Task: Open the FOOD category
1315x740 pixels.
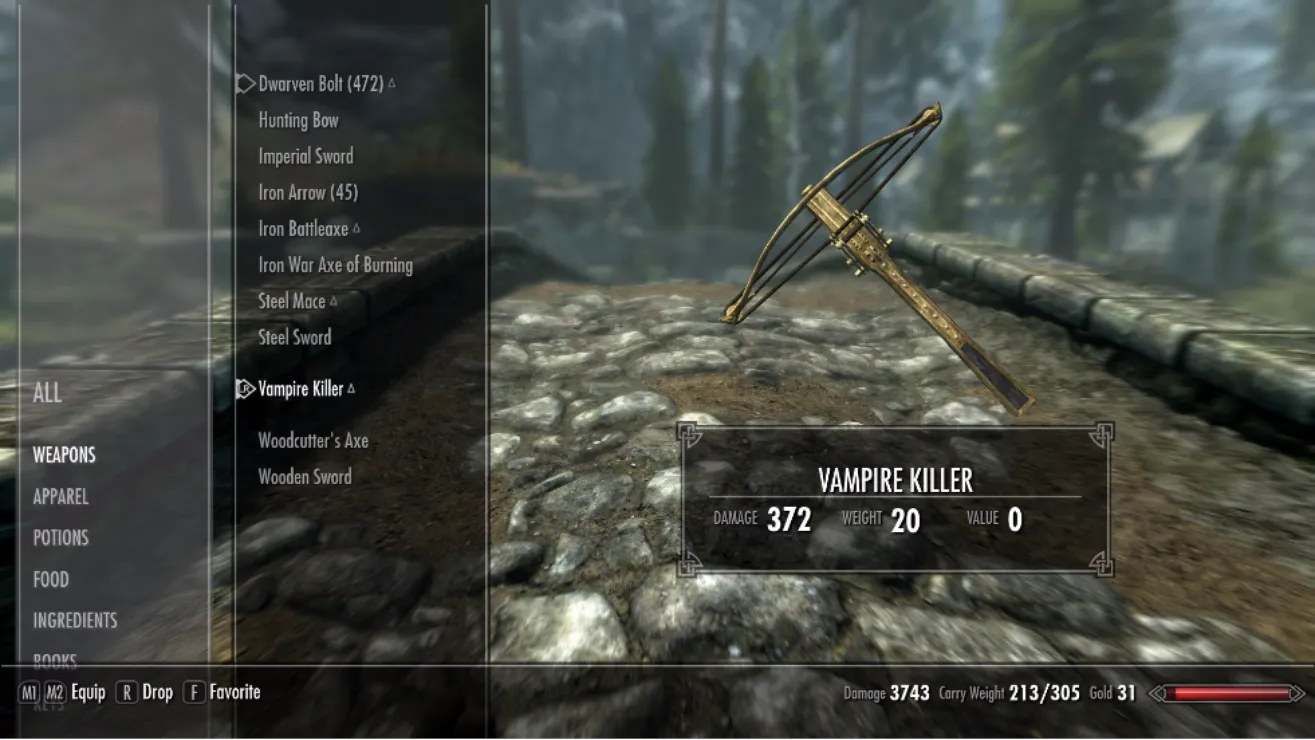Action: (51, 579)
